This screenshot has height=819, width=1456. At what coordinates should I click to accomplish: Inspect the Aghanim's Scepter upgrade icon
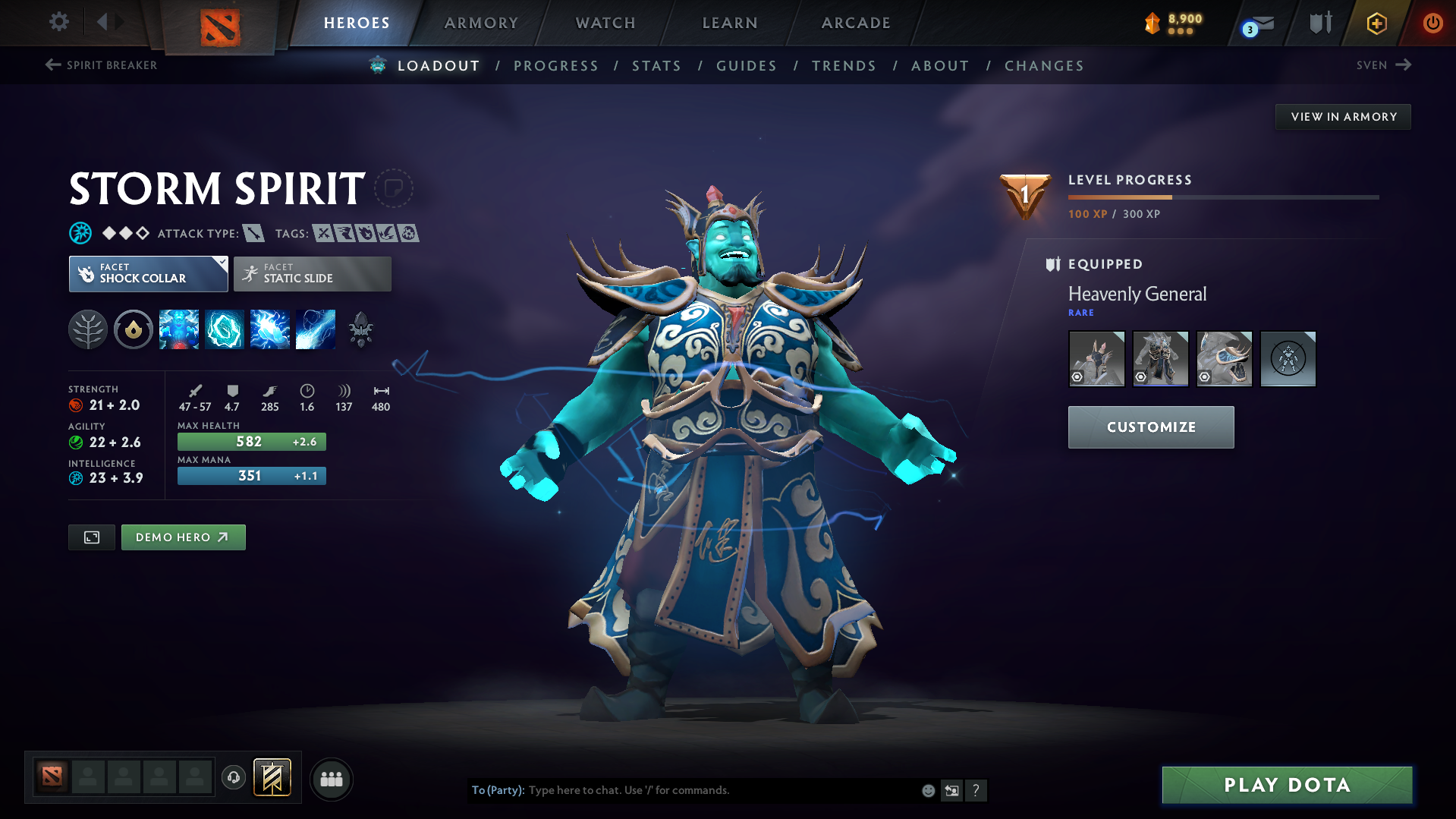point(360,329)
